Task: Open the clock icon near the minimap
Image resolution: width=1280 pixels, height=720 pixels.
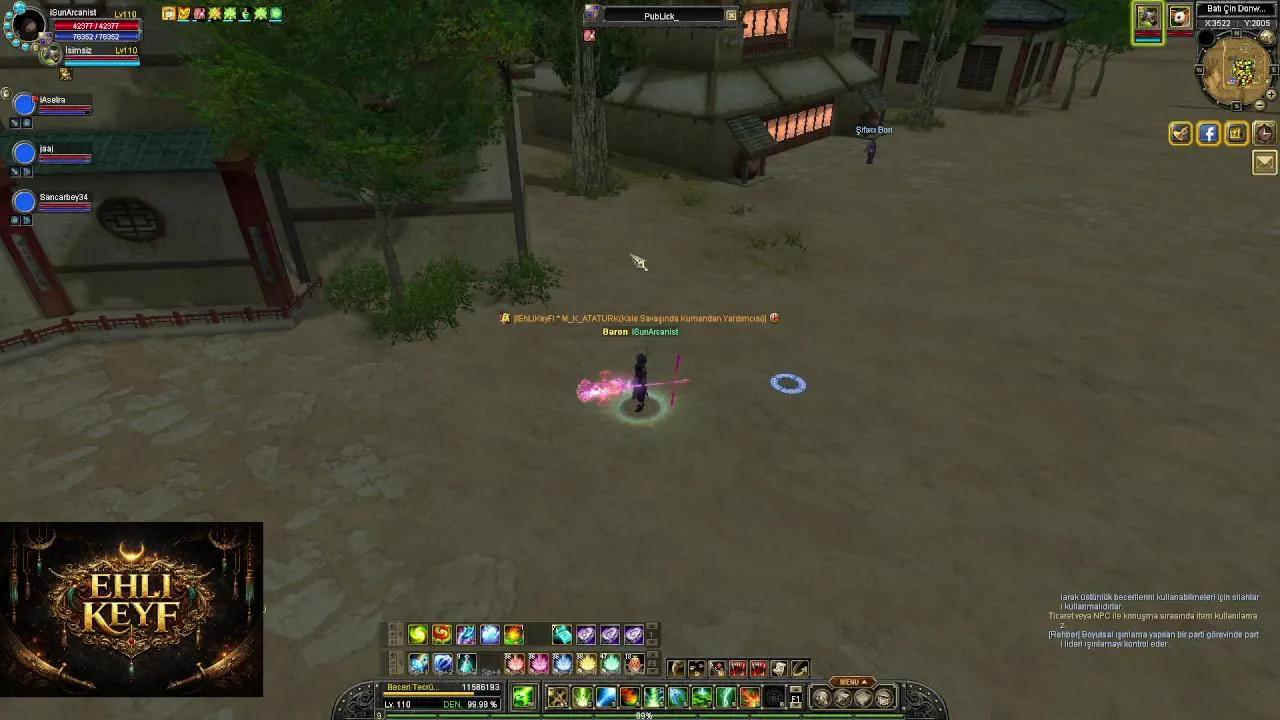Action: pos(1264,133)
